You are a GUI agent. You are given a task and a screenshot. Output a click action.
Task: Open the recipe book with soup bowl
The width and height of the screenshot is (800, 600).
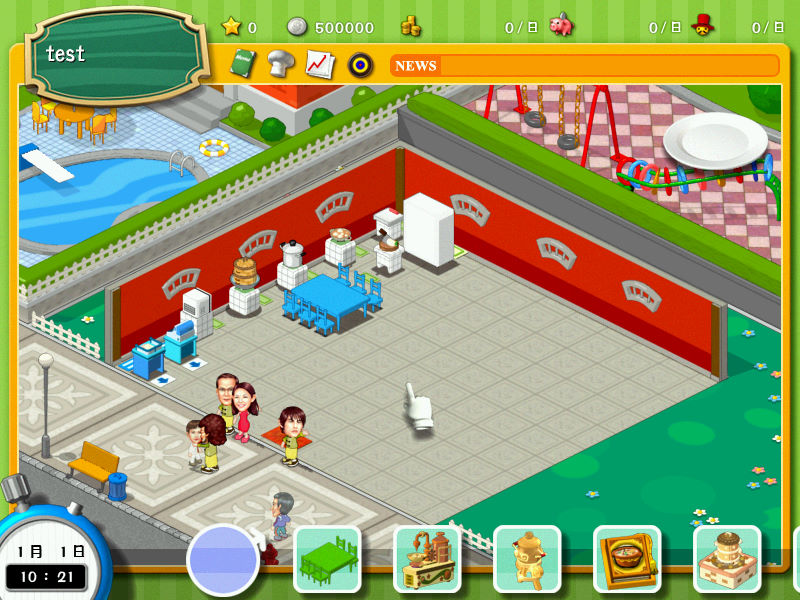coord(627,559)
